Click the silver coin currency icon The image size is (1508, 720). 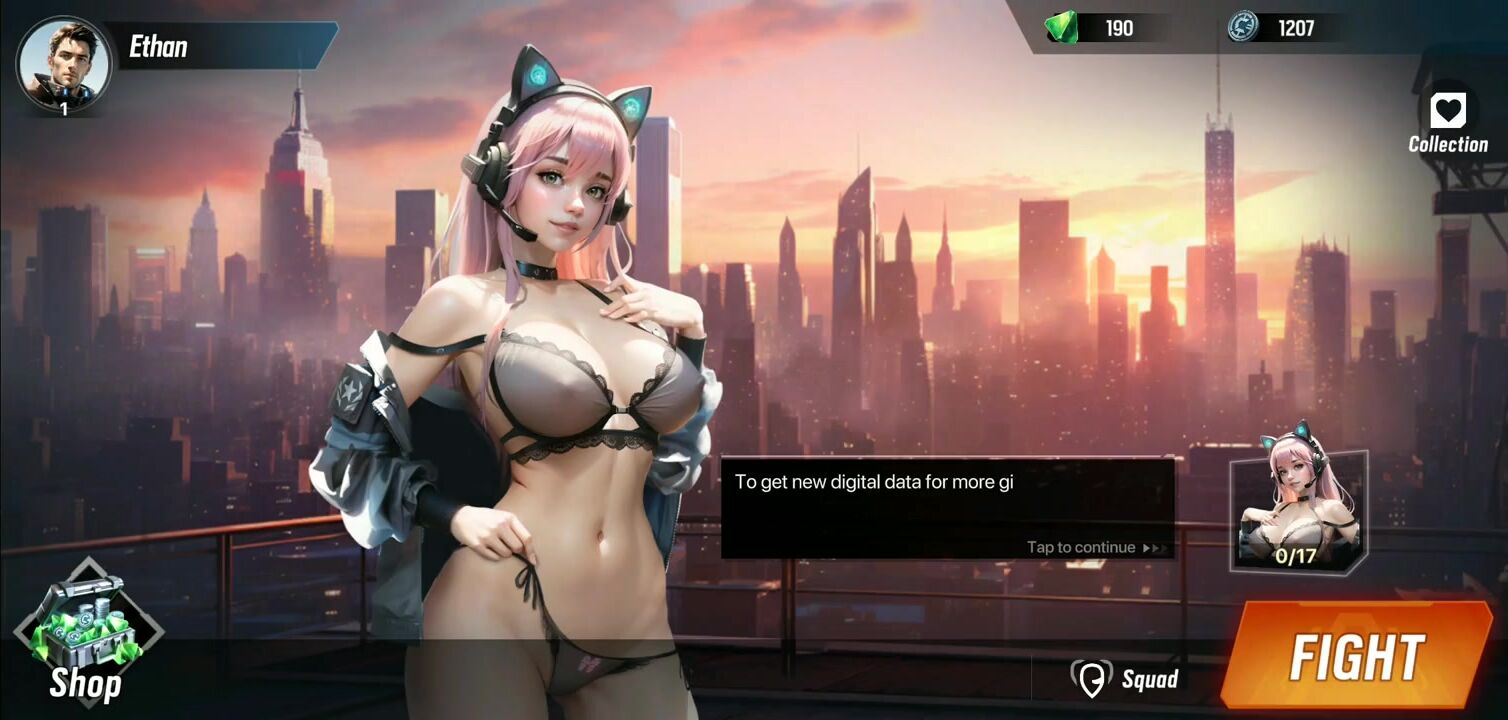pyautogui.click(x=1243, y=27)
